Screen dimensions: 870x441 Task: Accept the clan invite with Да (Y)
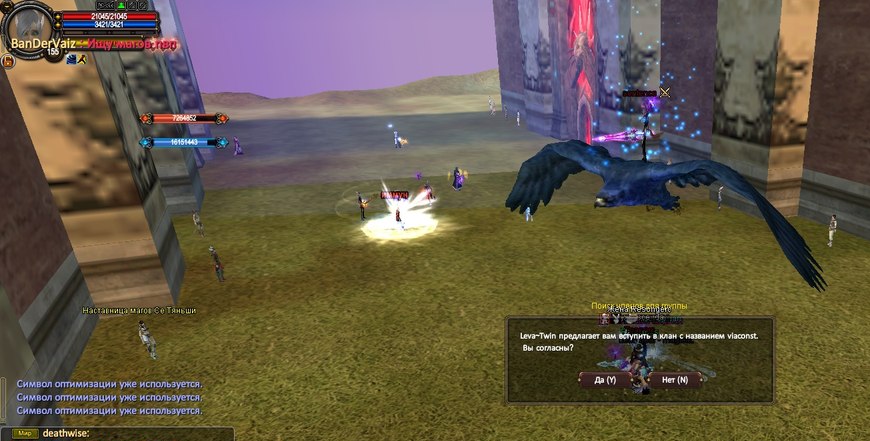(605, 380)
